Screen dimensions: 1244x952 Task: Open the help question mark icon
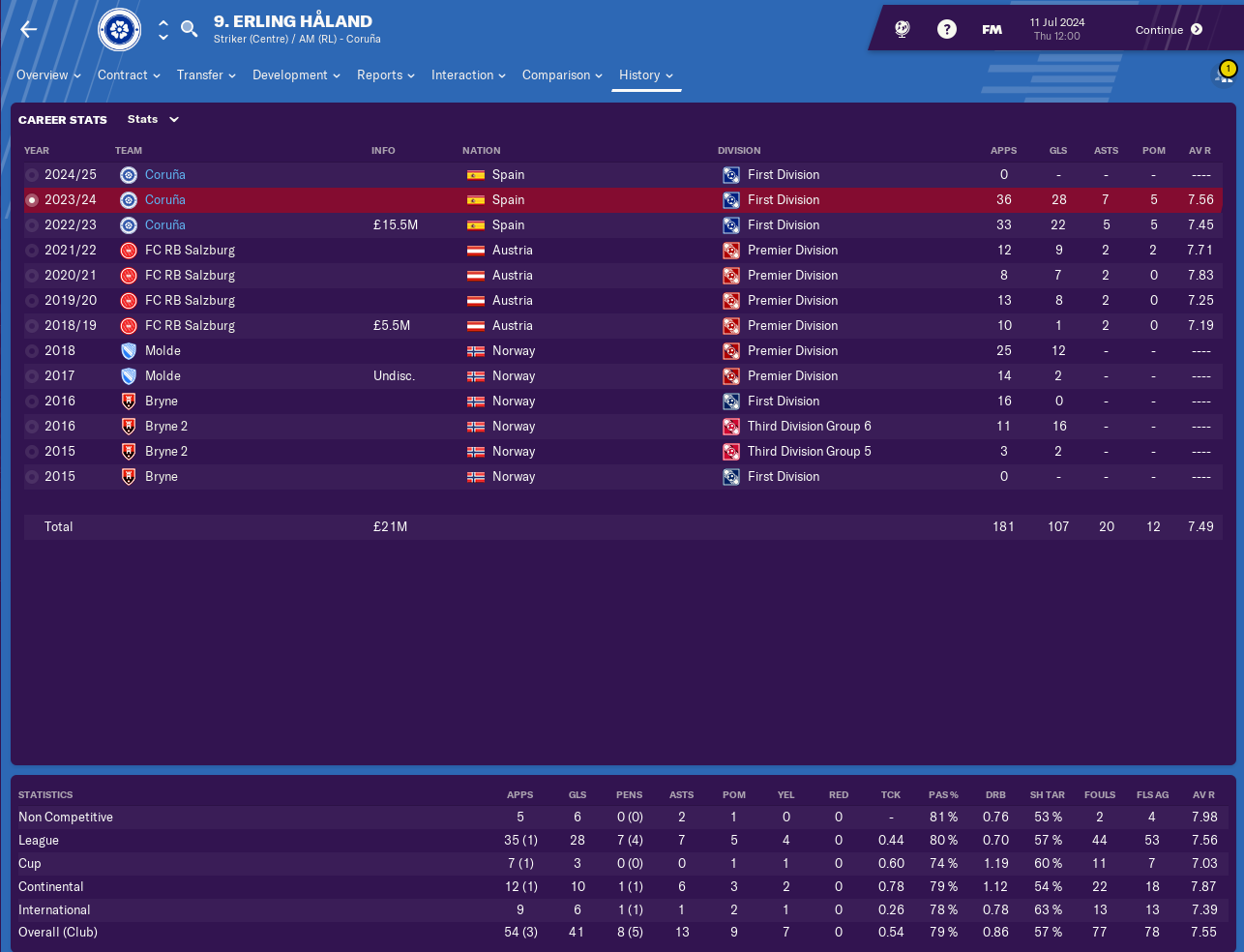pyautogui.click(x=947, y=30)
